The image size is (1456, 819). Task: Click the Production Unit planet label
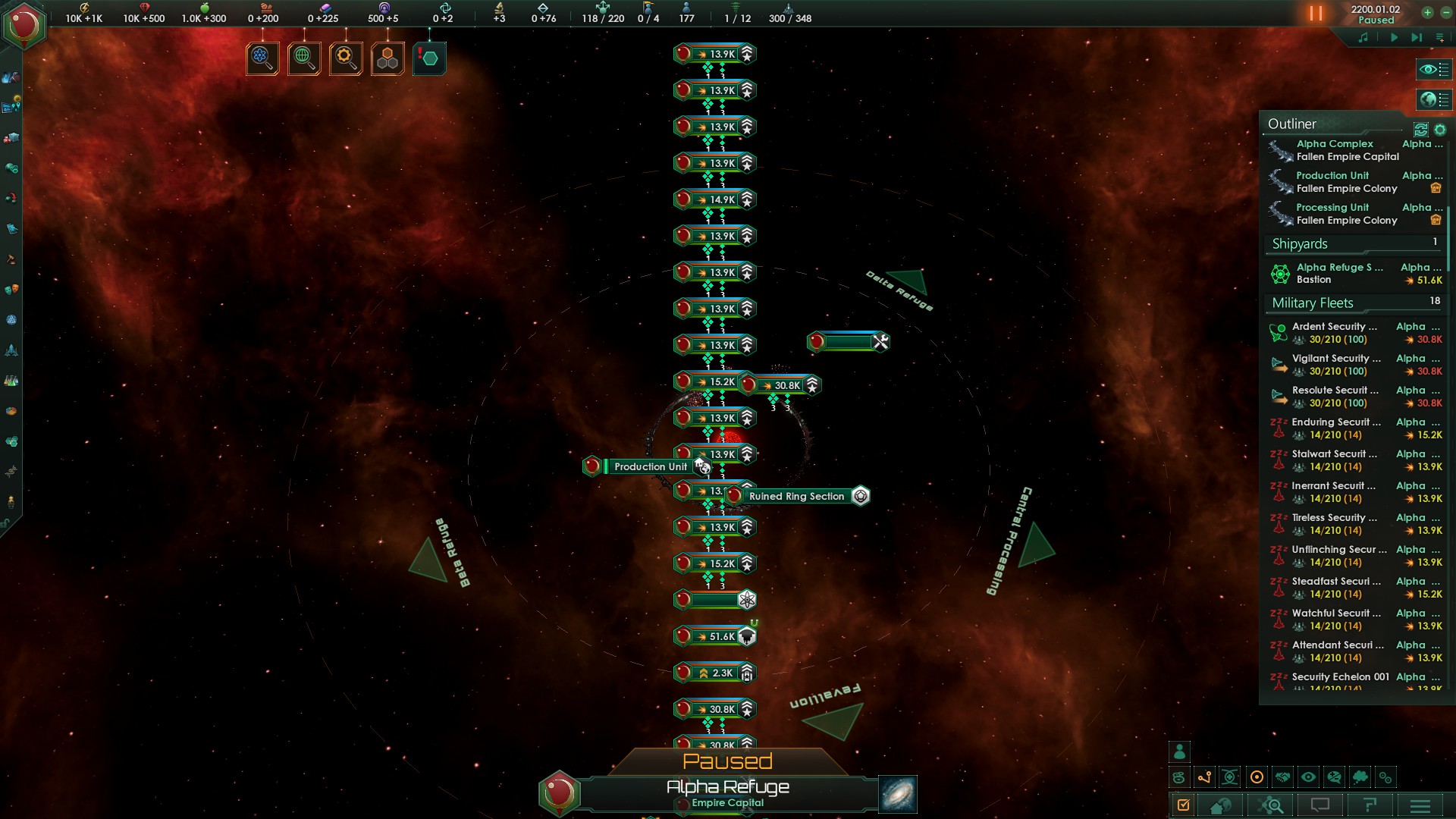click(650, 466)
